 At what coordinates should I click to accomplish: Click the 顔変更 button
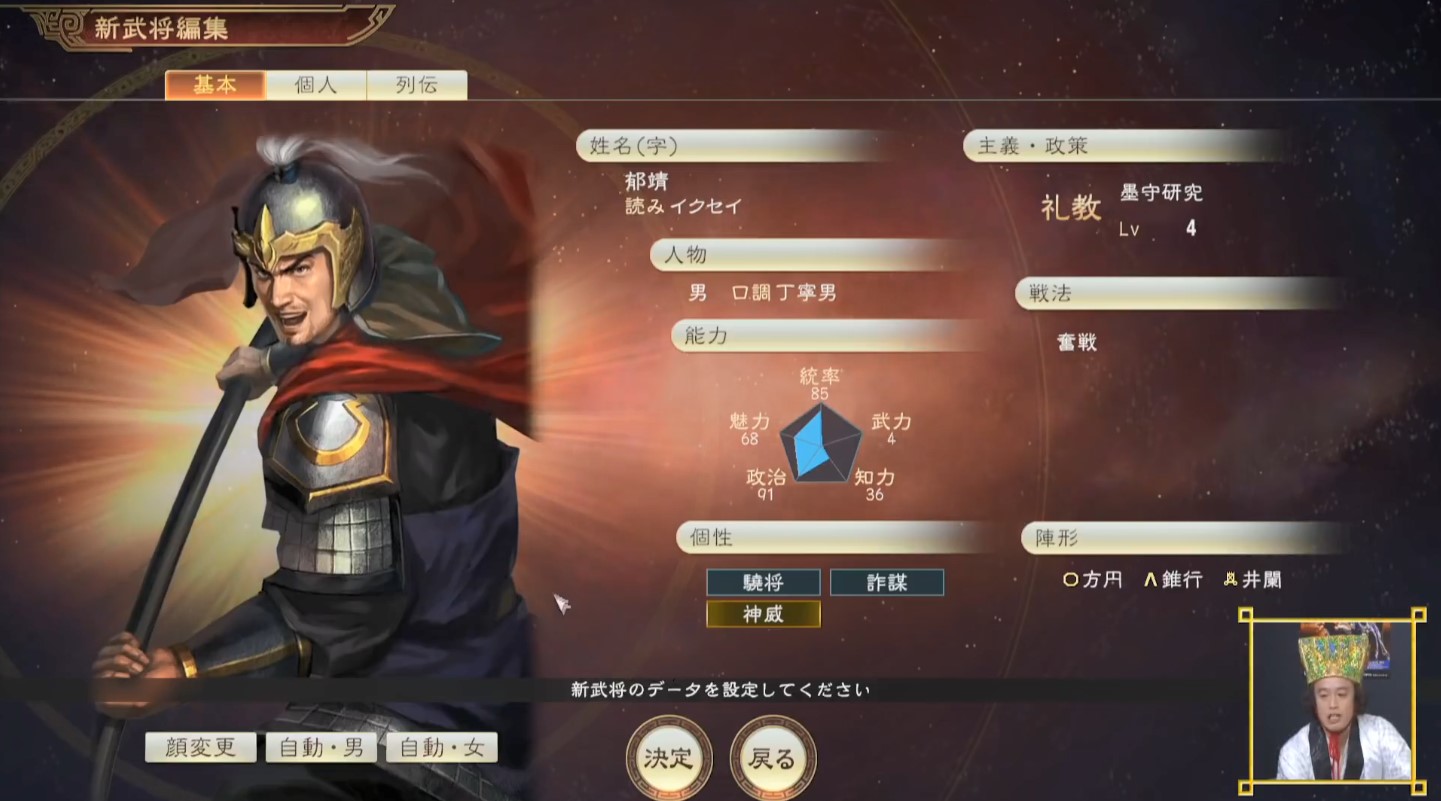point(199,747)
